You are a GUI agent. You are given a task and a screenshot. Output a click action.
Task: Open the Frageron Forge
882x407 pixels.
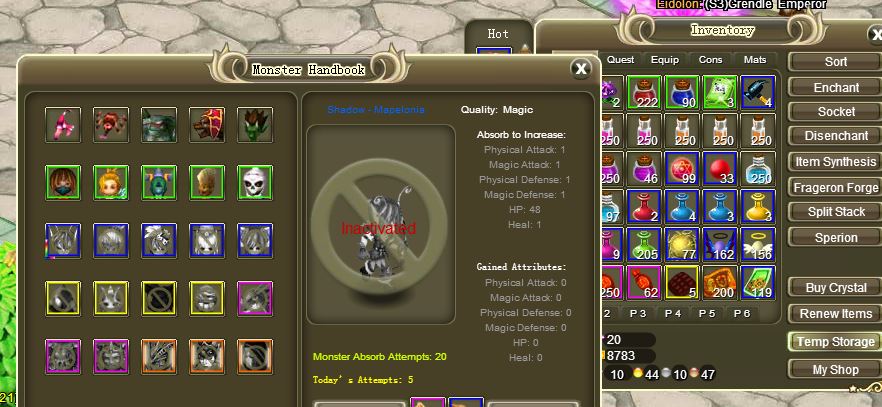click(x=835, y=187)
